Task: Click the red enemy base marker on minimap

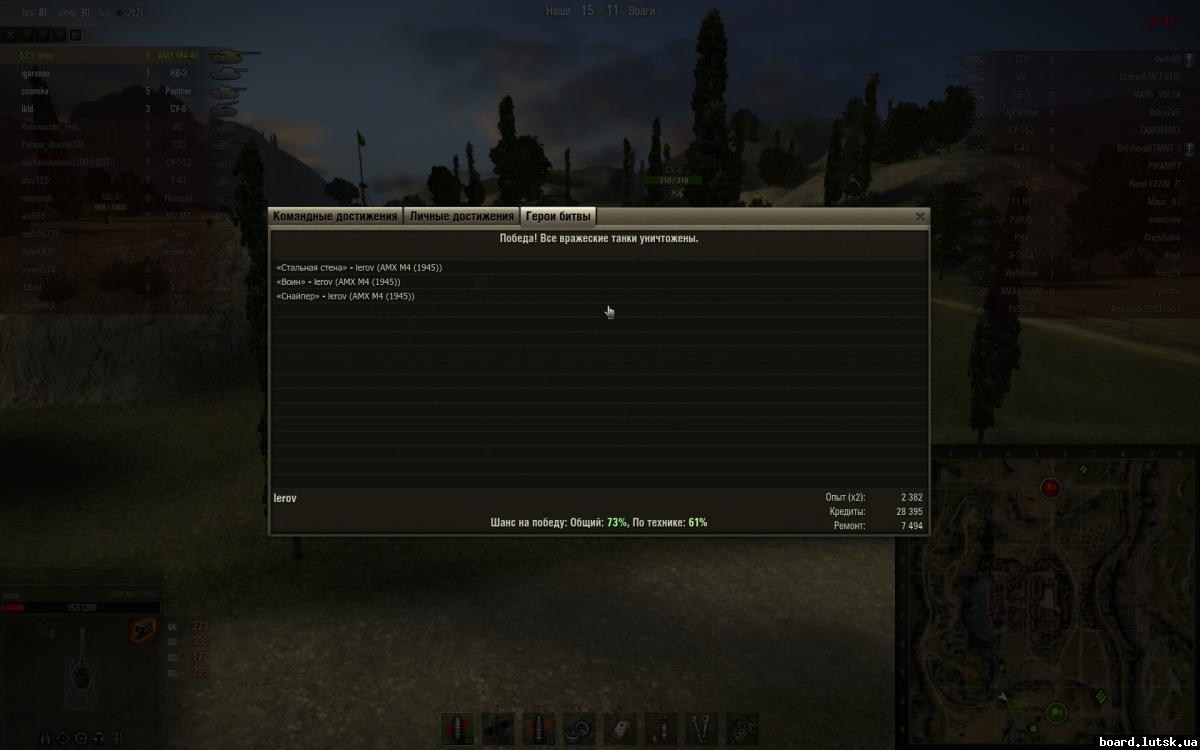Action: tap(1050, 488)
